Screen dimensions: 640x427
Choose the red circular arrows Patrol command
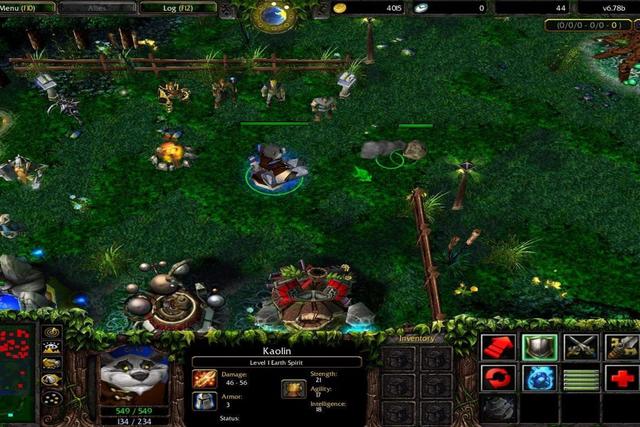coord(498,379)
